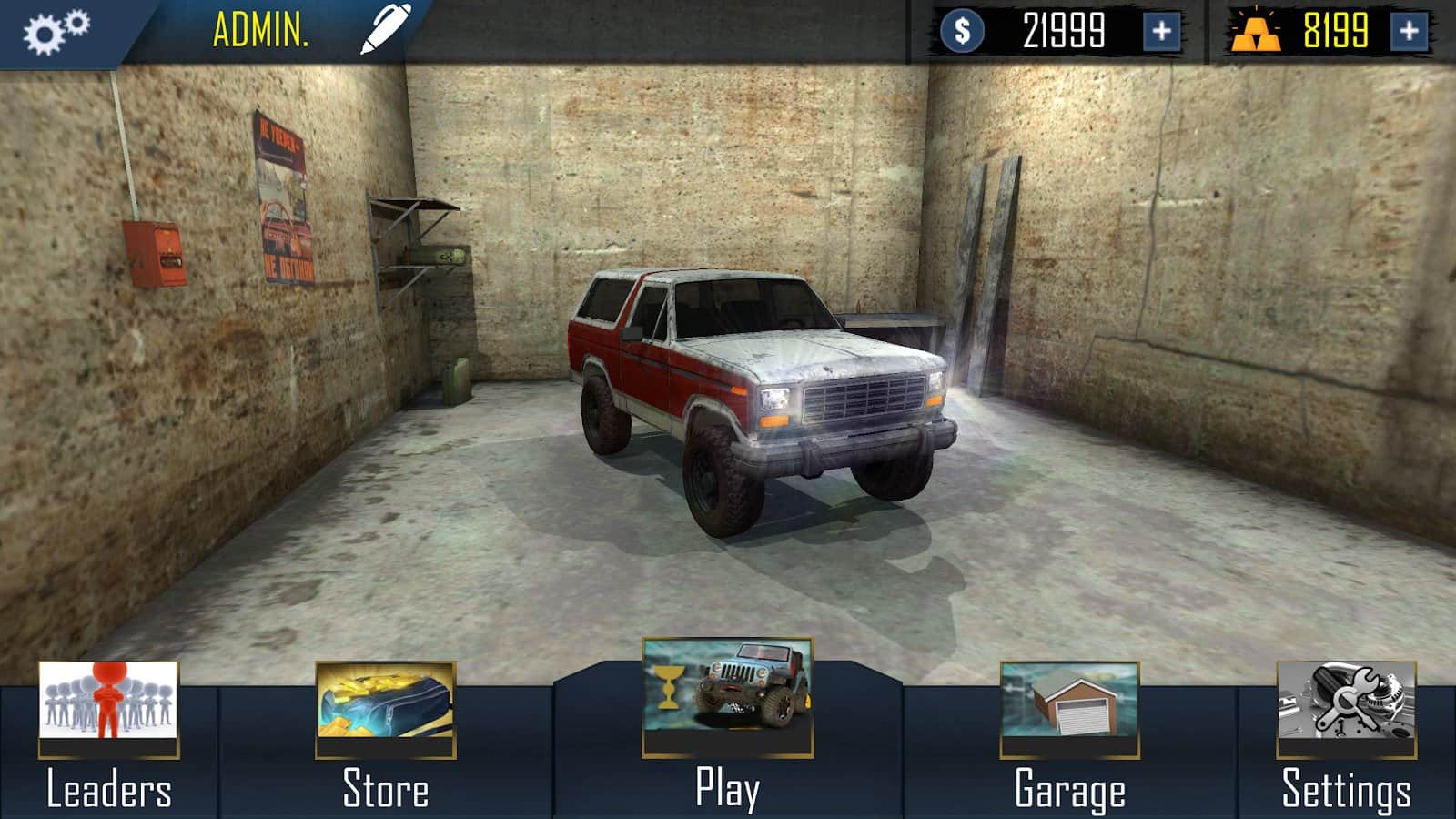Add more dollars with the plus button
1456x819 pixels.
click(x=1161, y=32)
